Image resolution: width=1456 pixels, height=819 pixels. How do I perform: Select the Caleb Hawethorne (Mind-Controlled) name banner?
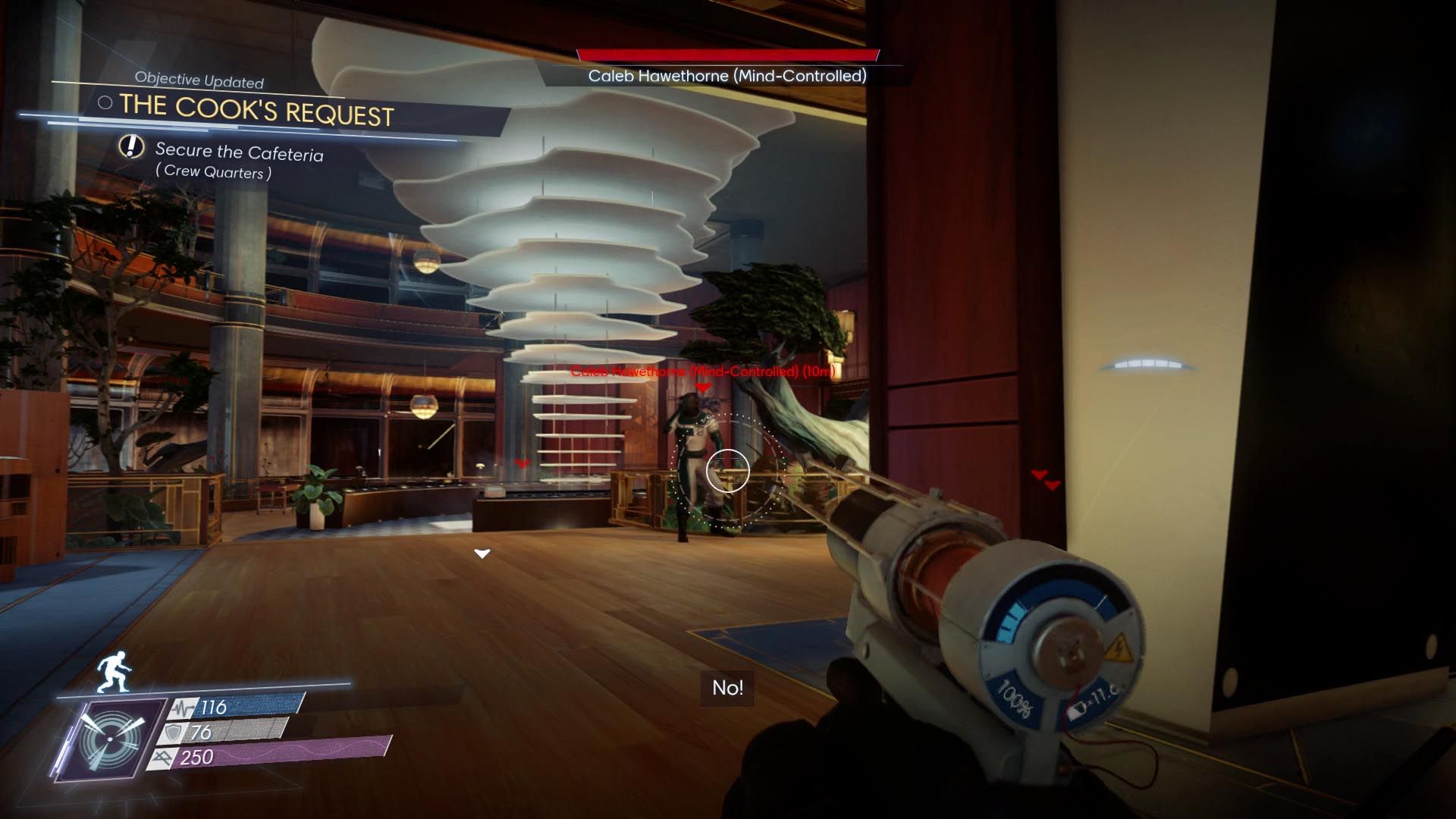726,76
